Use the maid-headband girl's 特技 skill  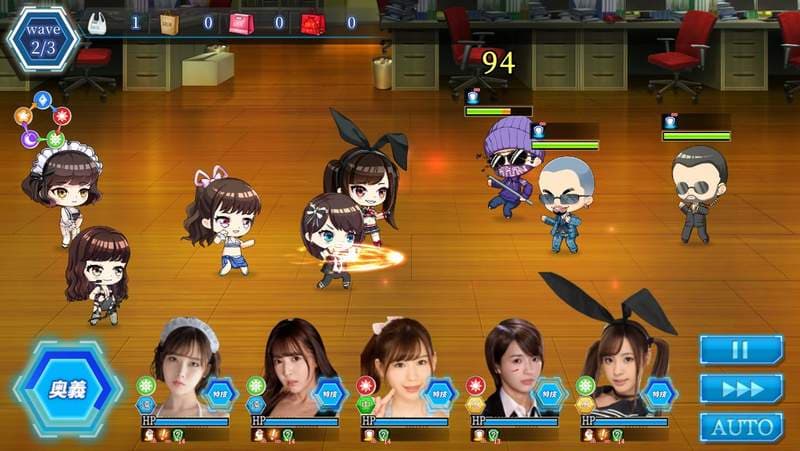[x=219, y=395]
